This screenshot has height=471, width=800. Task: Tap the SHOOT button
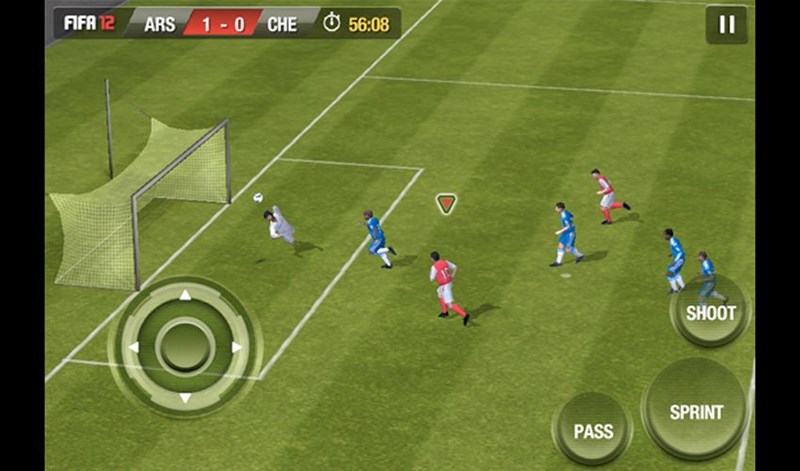pyautogui.click(x=710, y=312)
